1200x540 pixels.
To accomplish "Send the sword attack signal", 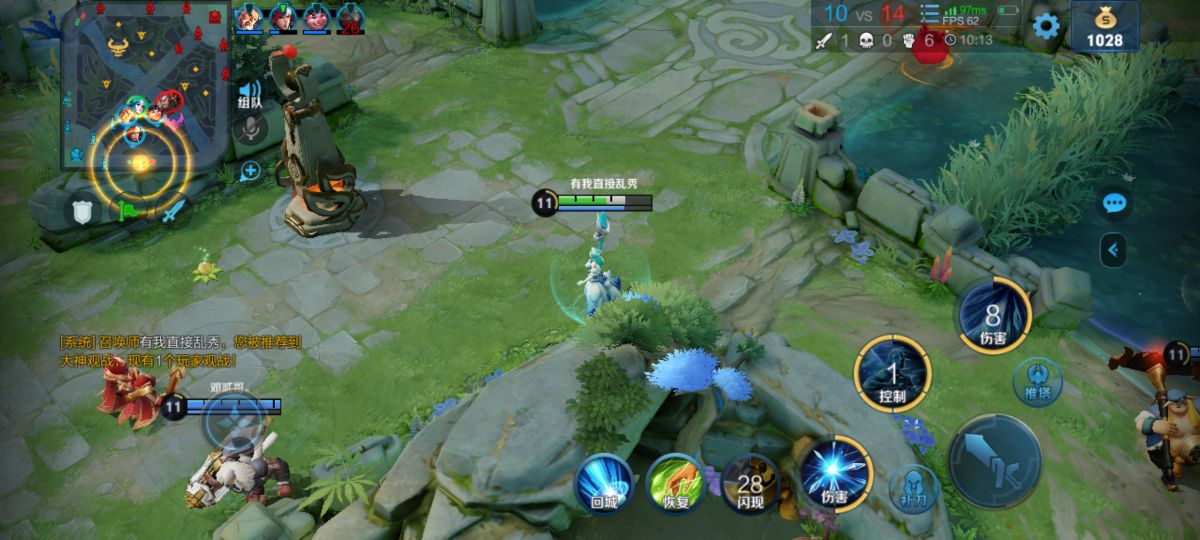I will point(174,211).
